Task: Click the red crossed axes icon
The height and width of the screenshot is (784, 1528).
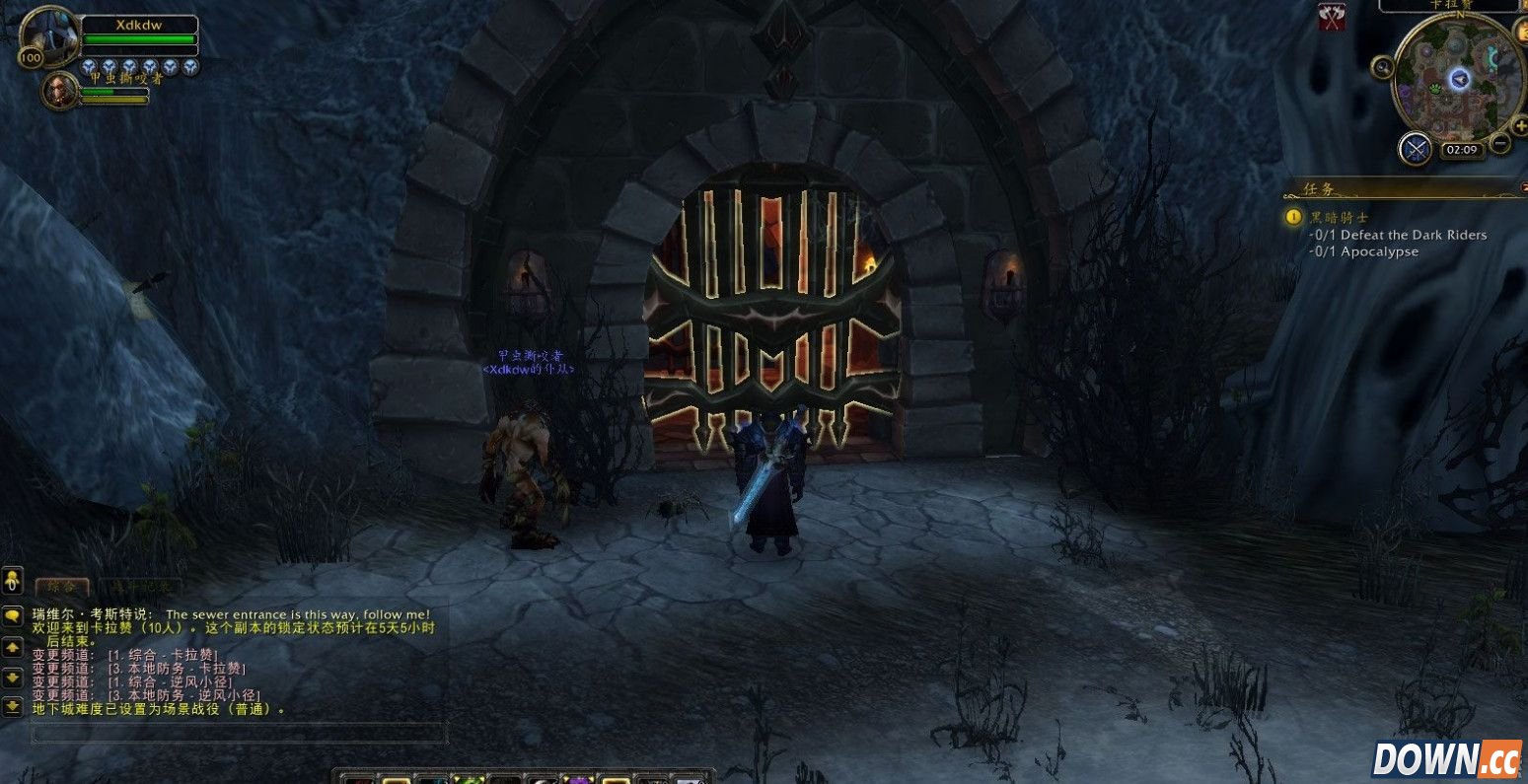Action: [x=1332, y=16]
